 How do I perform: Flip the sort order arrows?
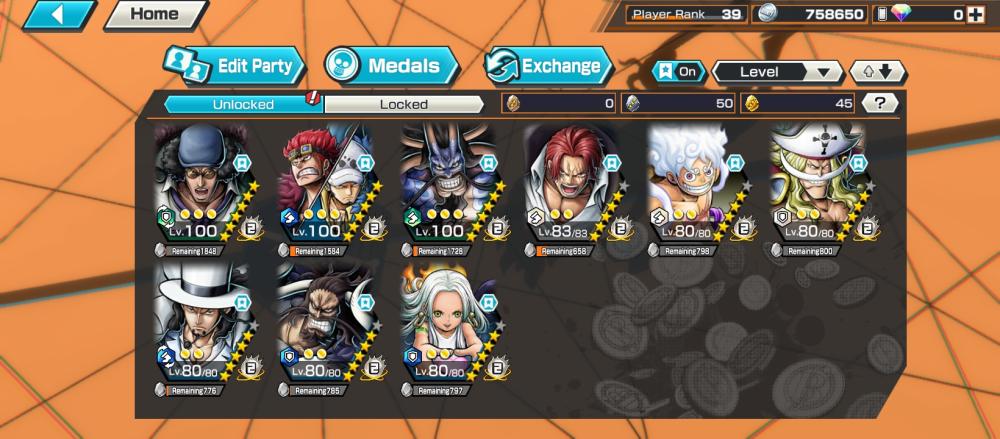[x=877, y=72]
